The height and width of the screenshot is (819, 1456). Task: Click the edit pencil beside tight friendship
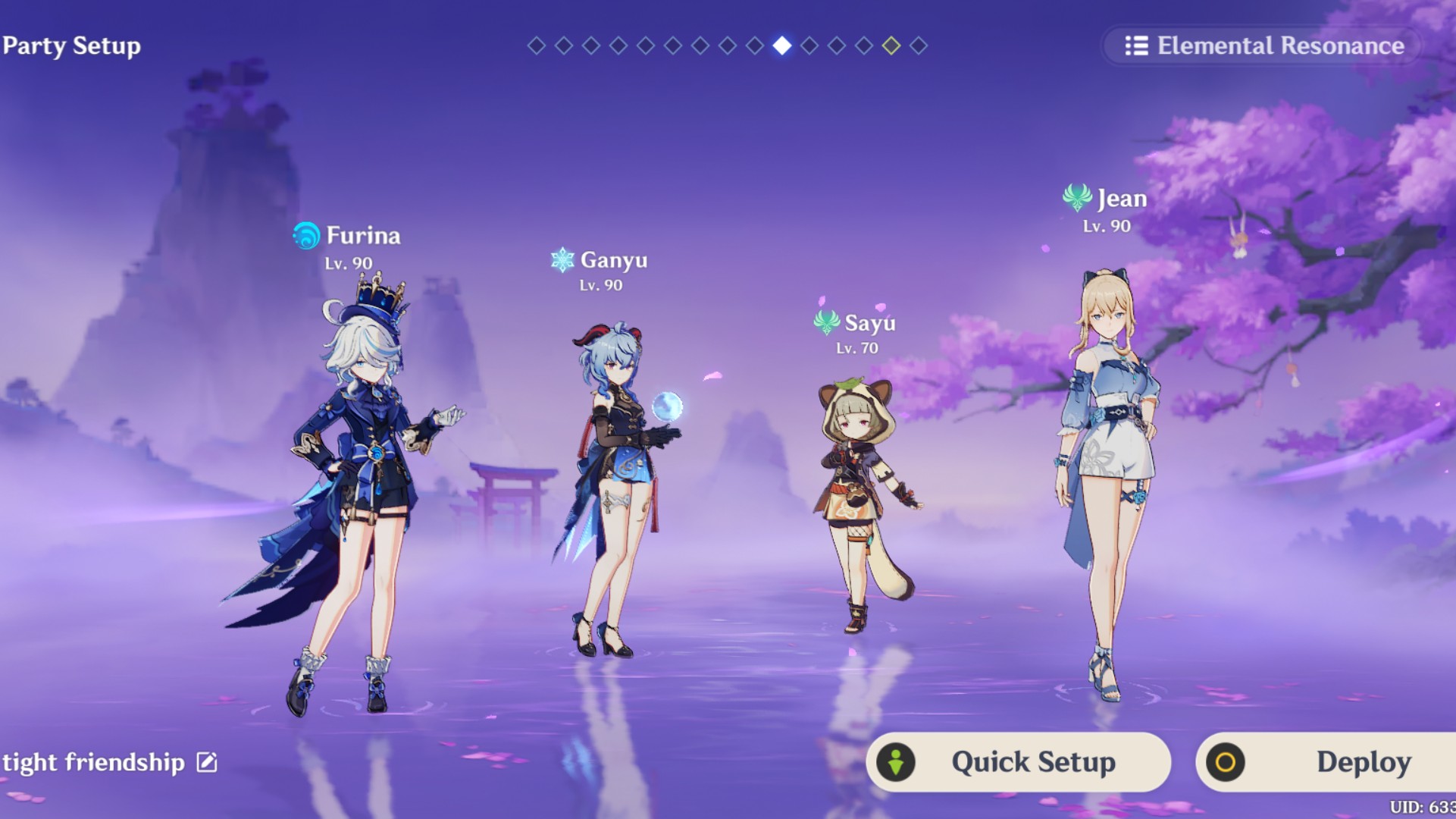(x=206, y=762)
